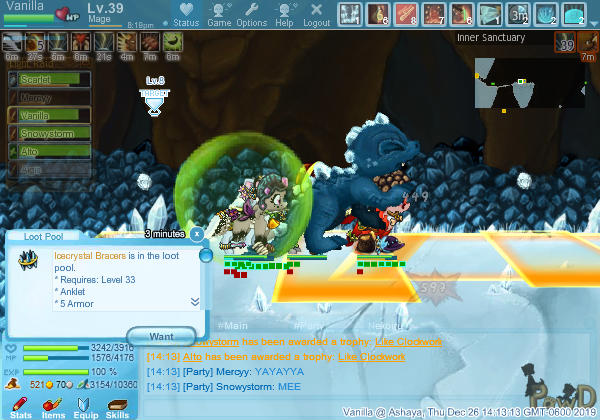Open the Skills book
600x420 pixels.
[x=117, y=404]
